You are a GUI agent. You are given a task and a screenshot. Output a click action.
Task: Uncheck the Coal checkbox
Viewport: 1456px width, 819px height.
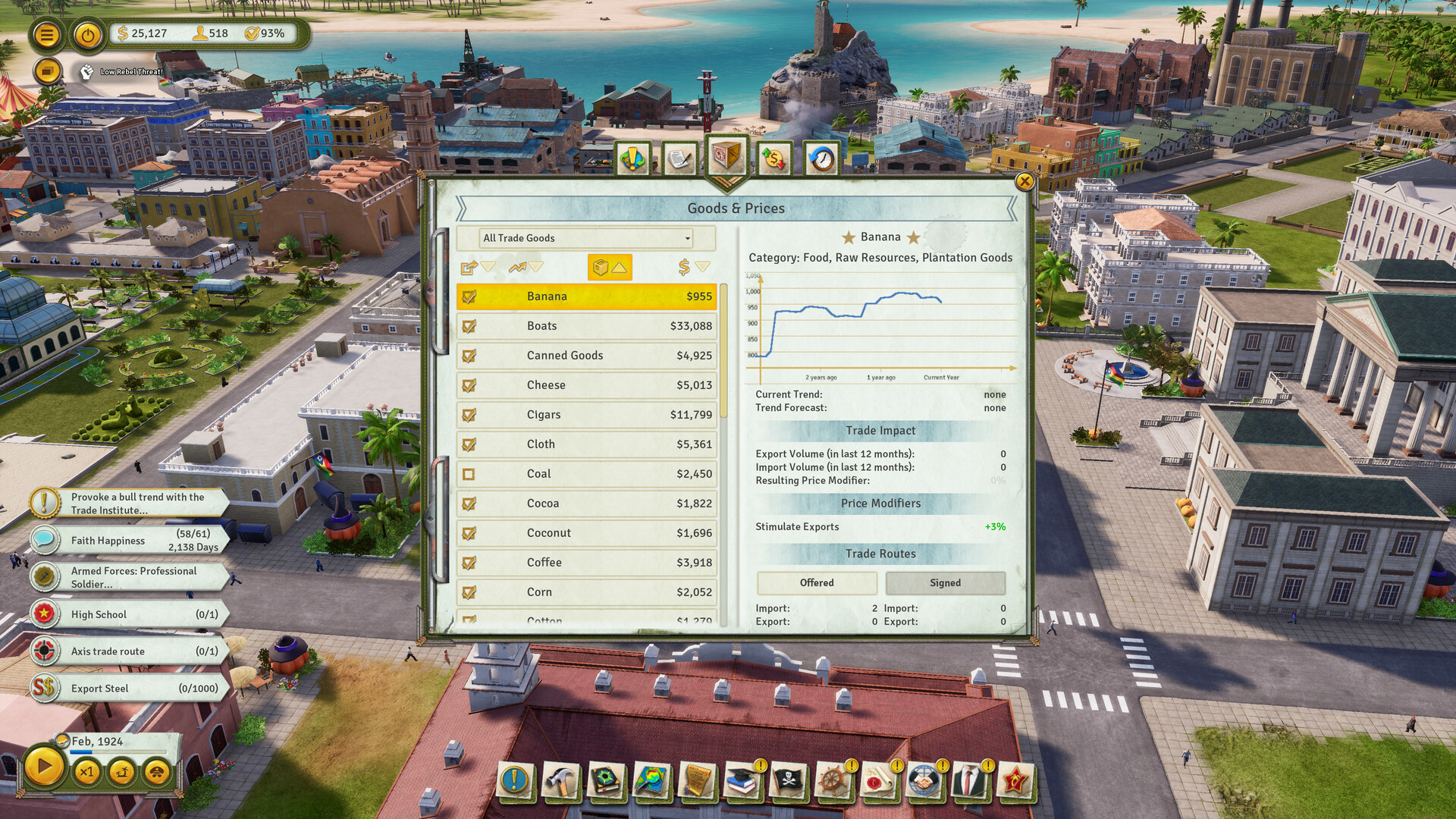[x=469, y=473]
